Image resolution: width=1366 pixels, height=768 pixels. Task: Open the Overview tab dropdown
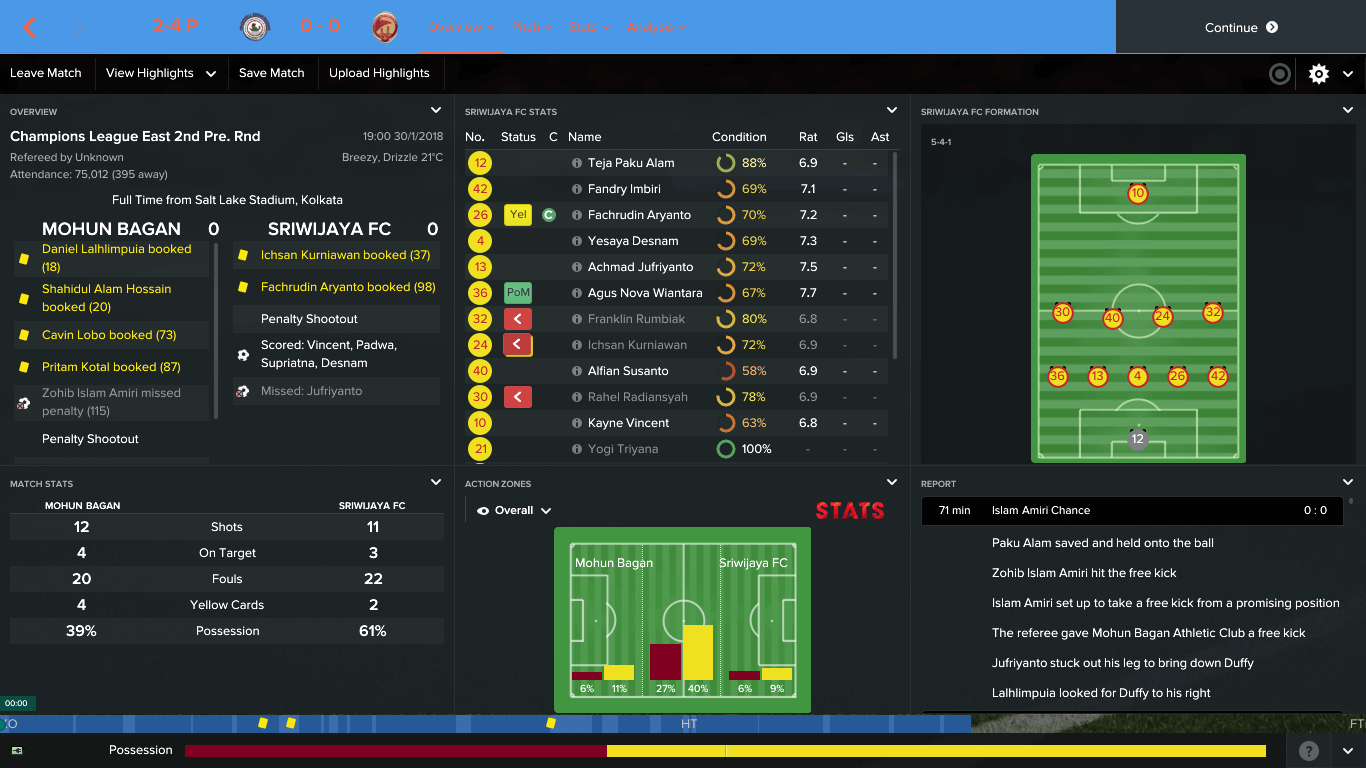[462, 27]
